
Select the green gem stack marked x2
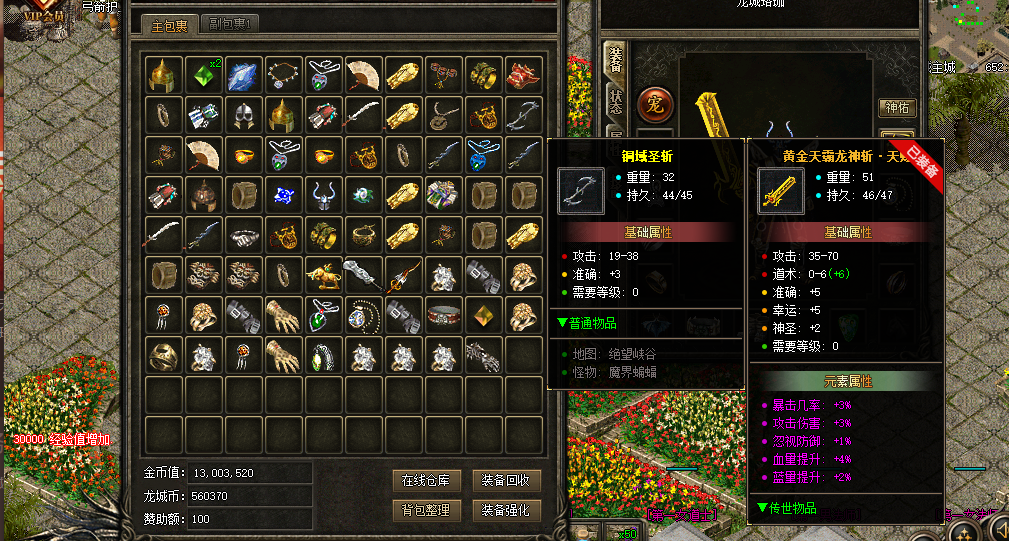tap(204, 75)
